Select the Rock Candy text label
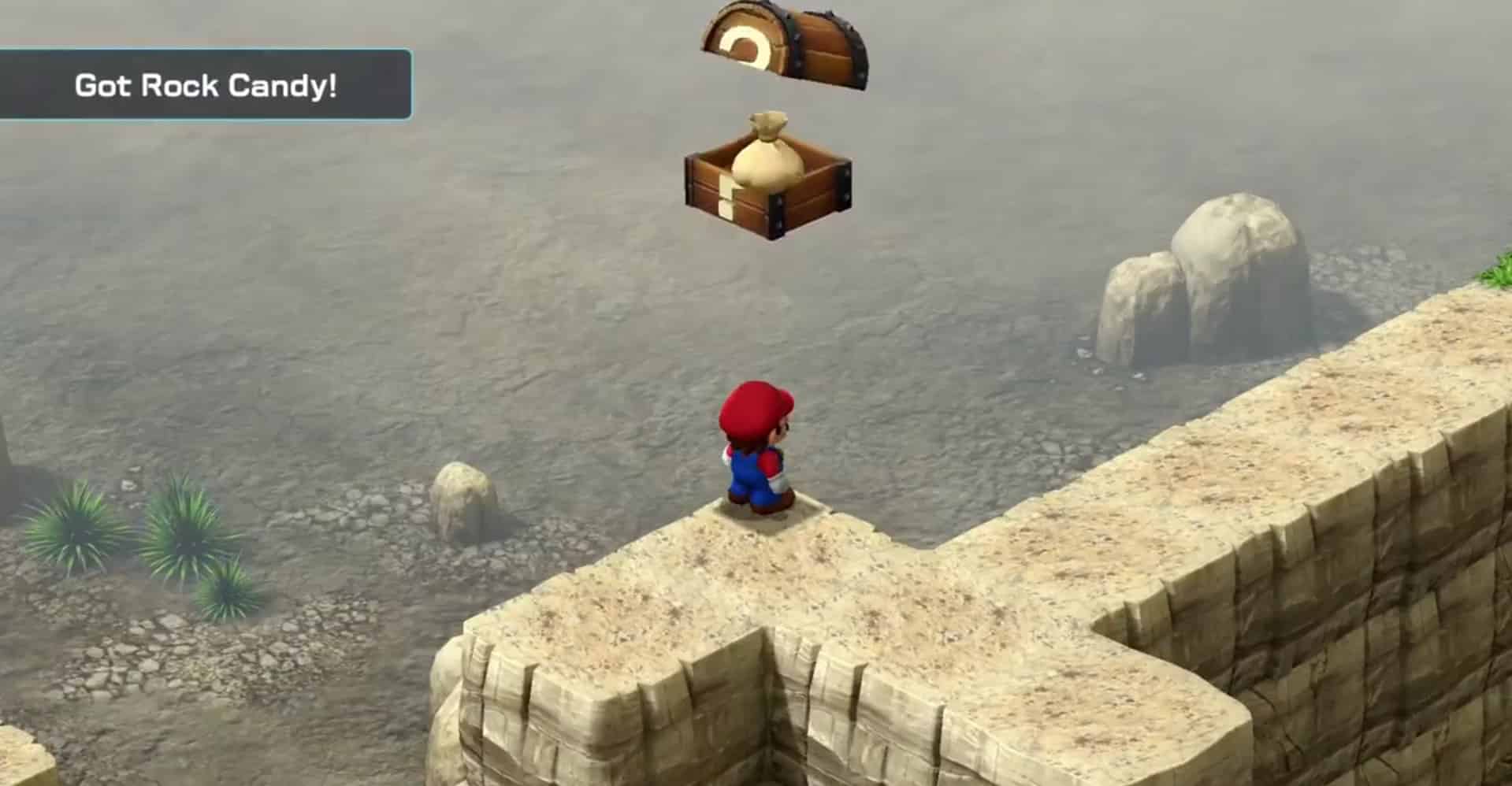The width and height of the screenshot is (1512, 786). pos(240,85)
